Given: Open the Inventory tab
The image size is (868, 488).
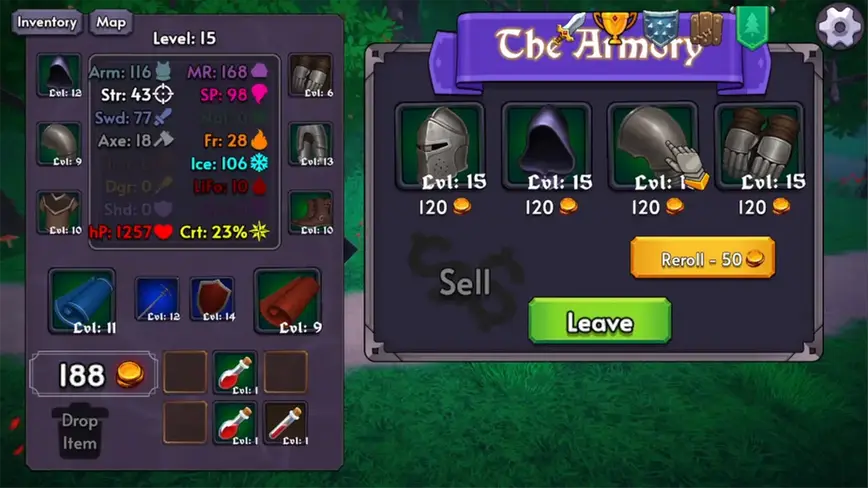Looking at the screenshot, I should 47,22.
